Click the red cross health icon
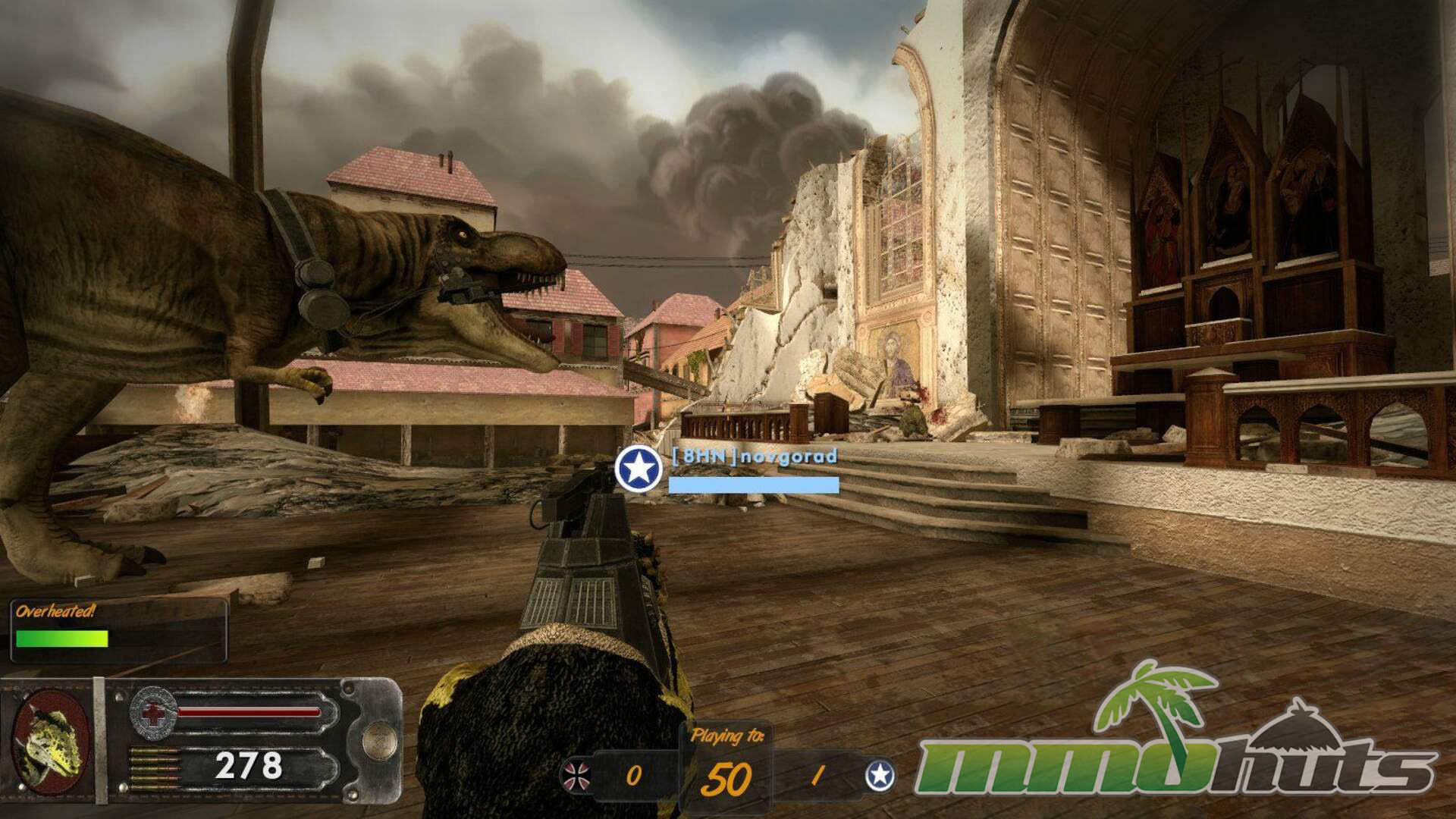1456x819 pixels. pyautogui.click(x=152, y=713)
